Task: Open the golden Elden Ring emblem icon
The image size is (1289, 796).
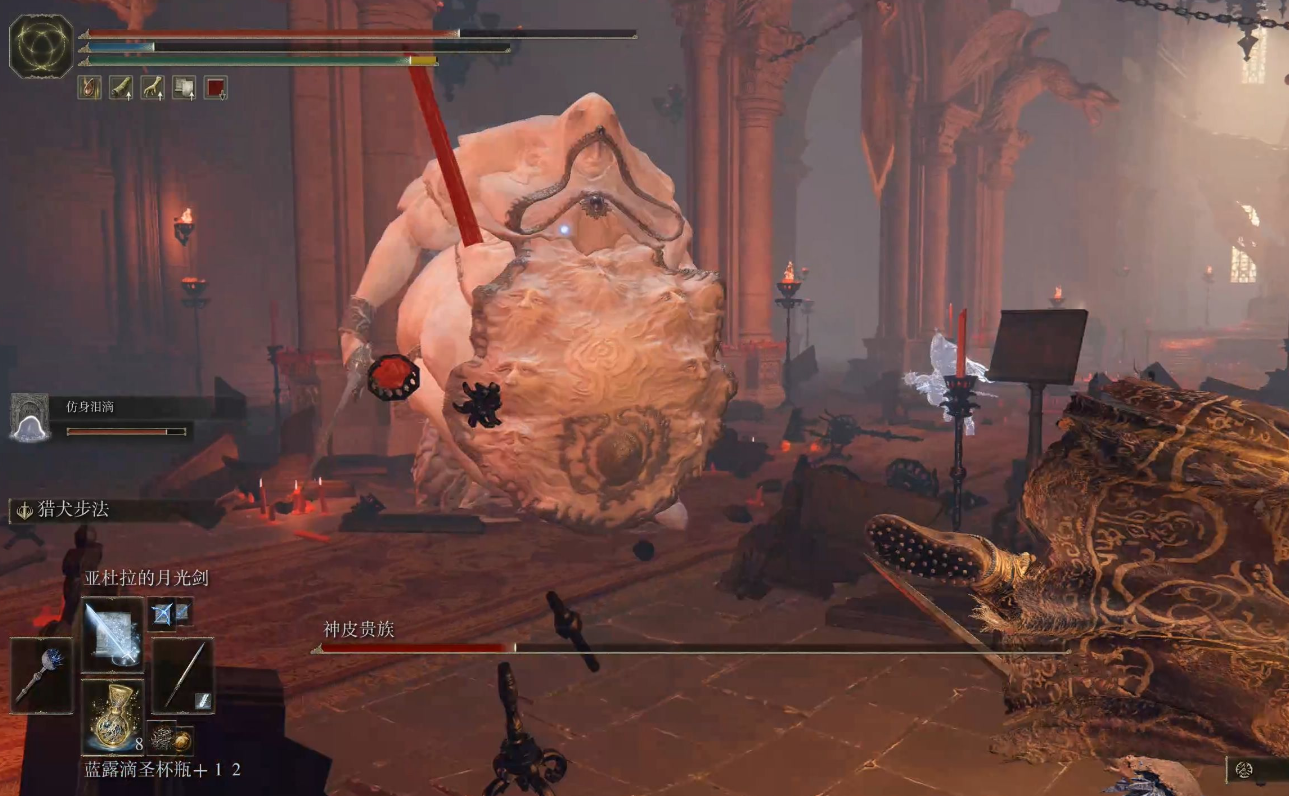Action: click(41, 46)
